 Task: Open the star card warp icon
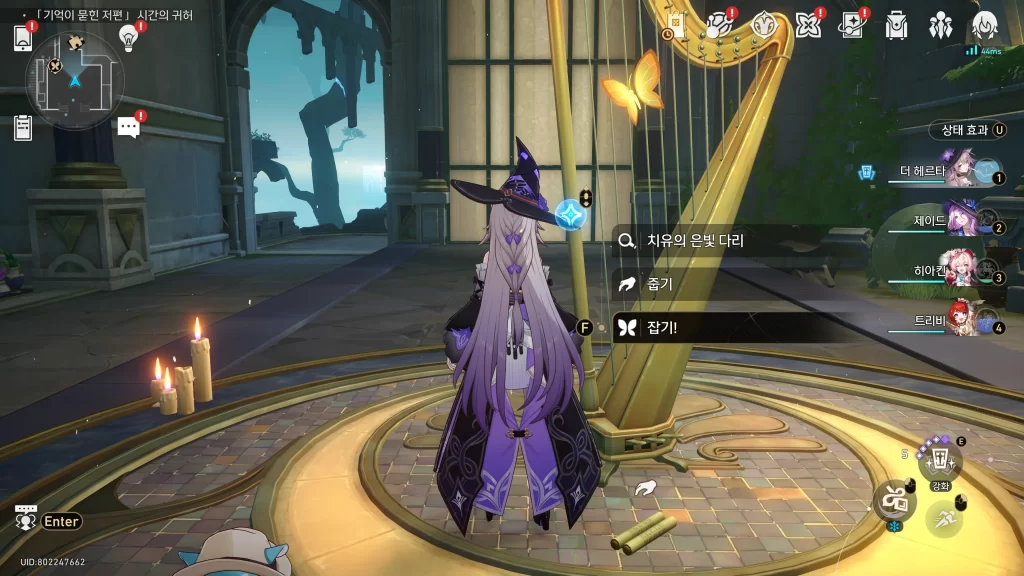[x=851, y=24]
